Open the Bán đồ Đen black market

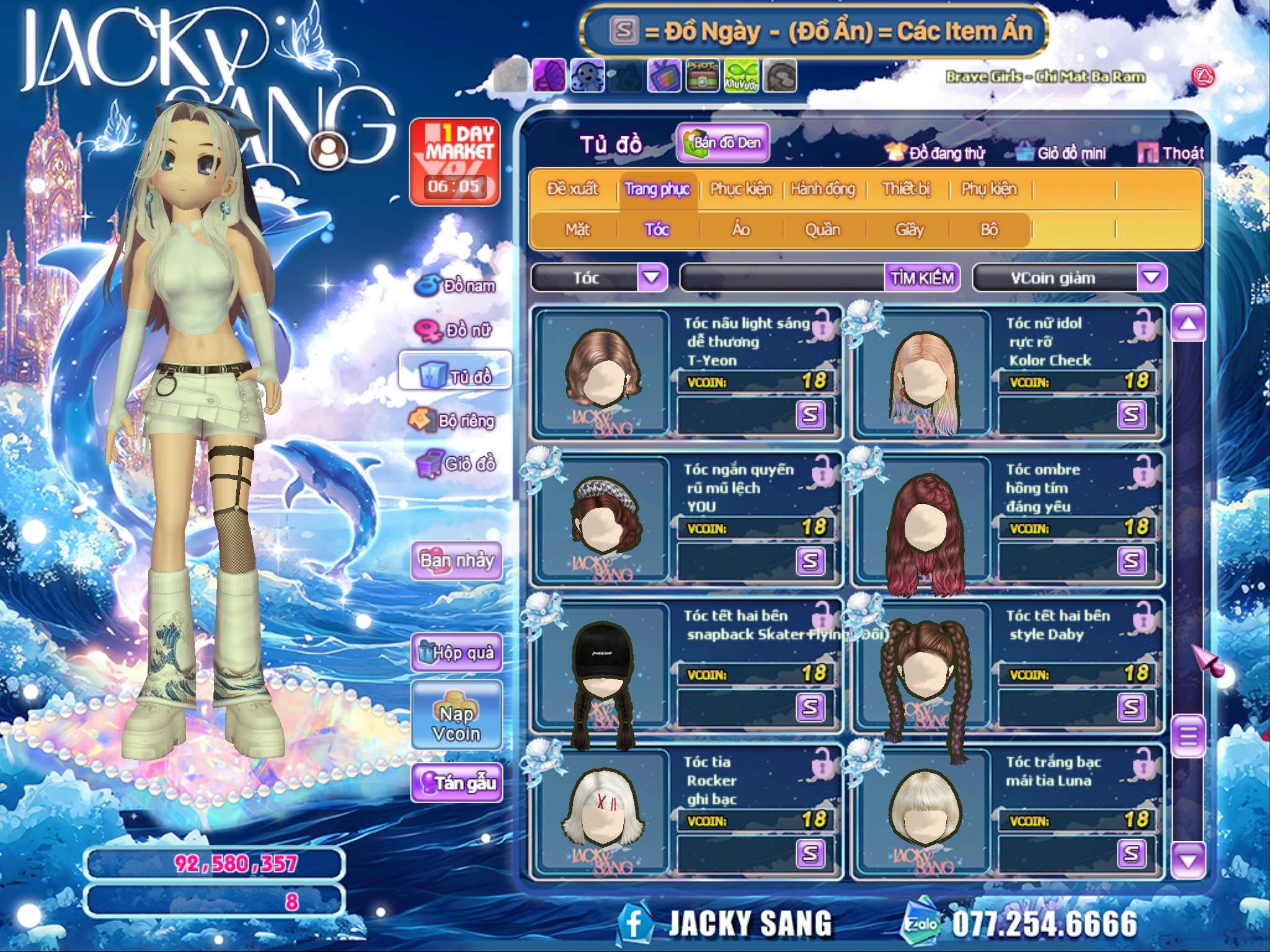coord(723,143)
